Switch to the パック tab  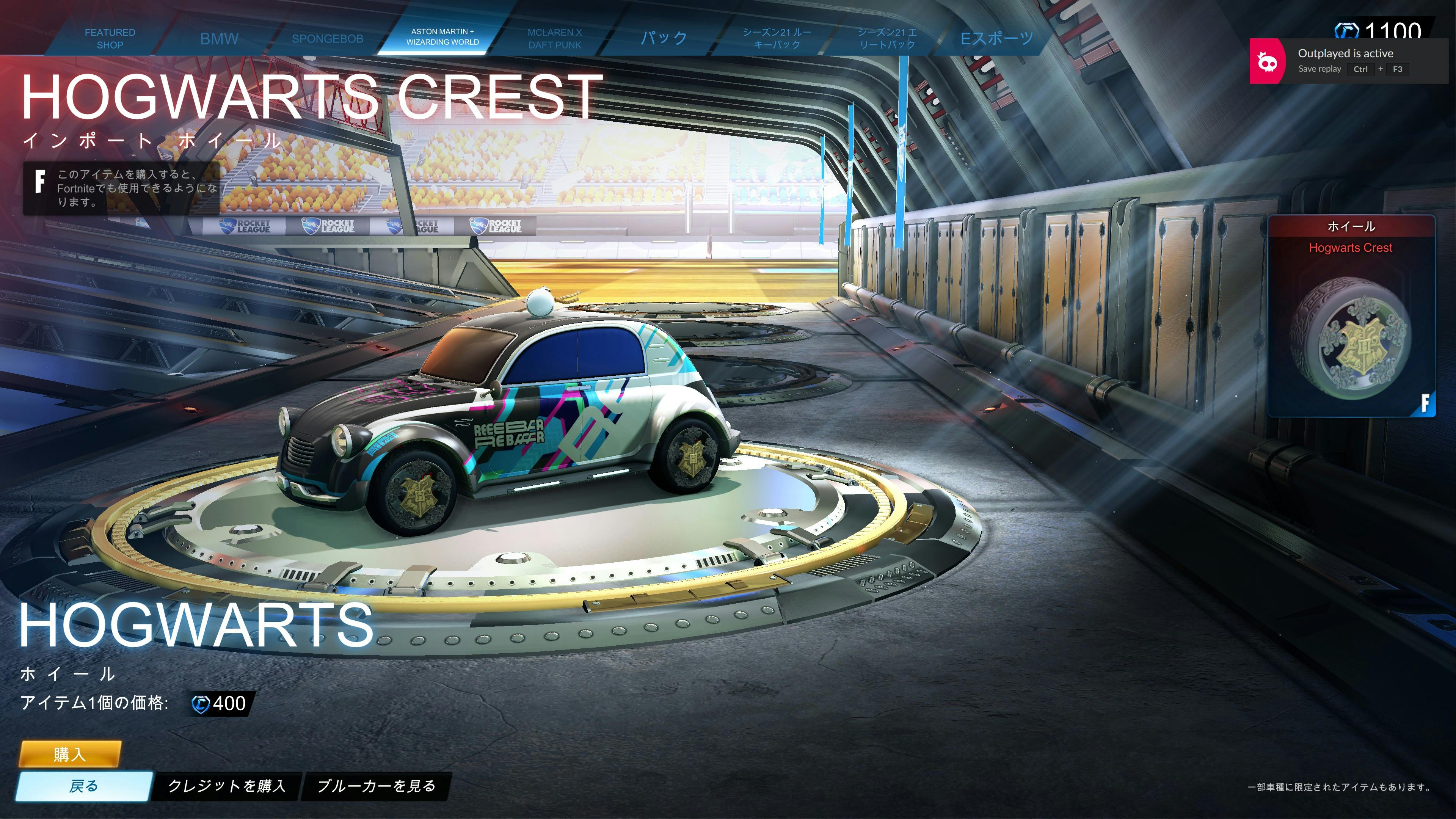click(x=664, y=38)
